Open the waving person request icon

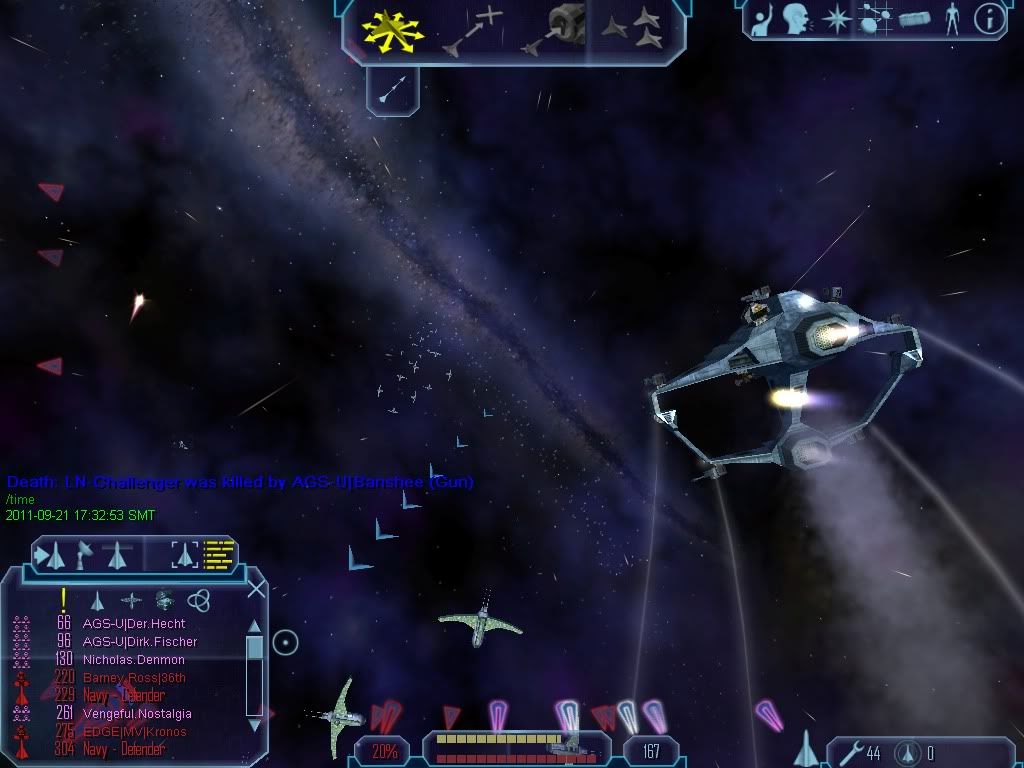pyautogui.click(x=764, y=19)
